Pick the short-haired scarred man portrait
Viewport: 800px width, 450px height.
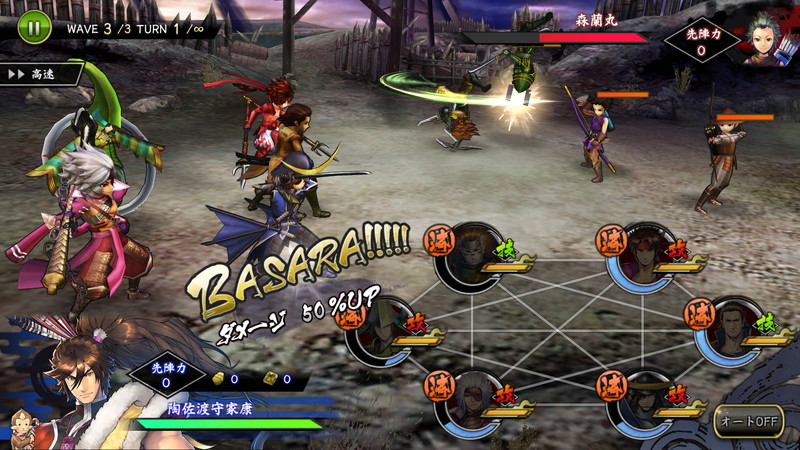point(728,330)
